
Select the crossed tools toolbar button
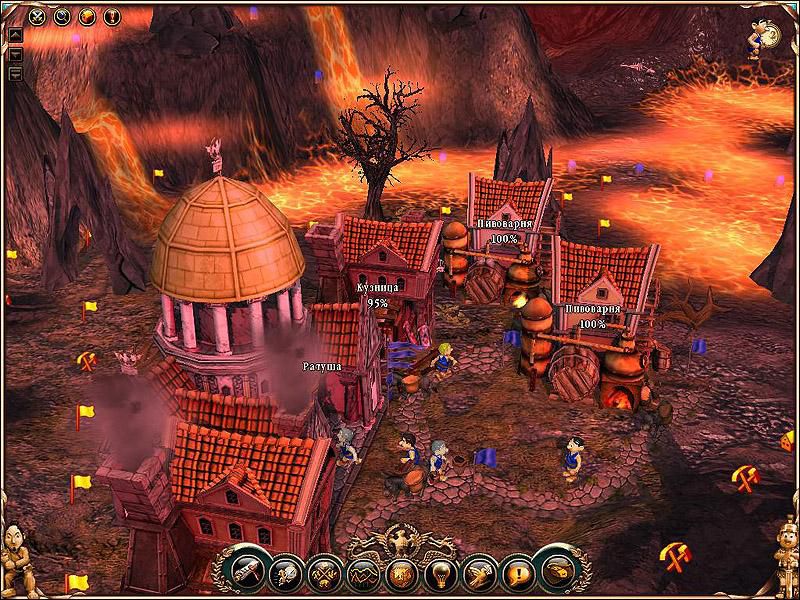coord(323,573)
